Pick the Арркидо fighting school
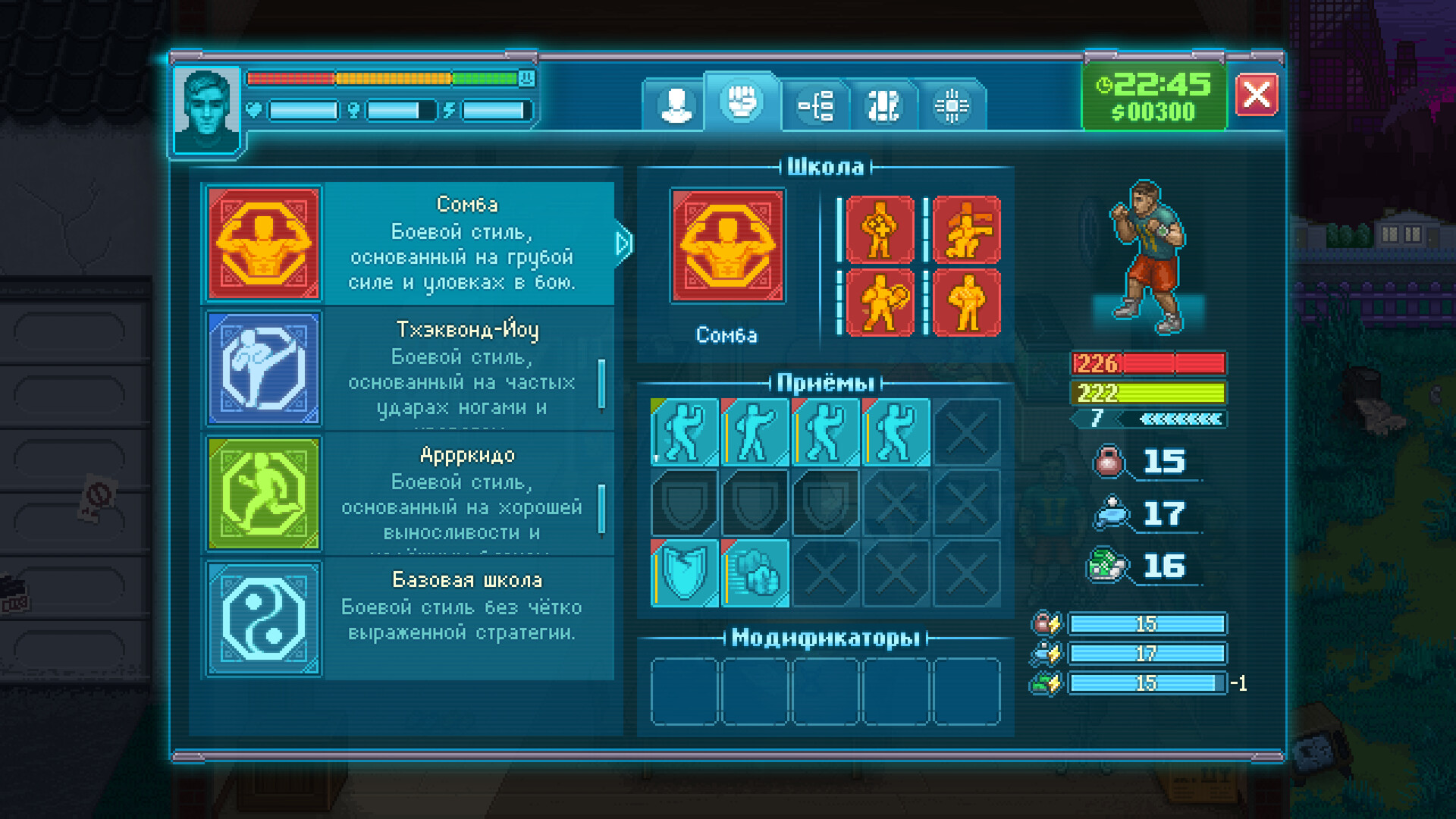This screenshot has height=819, width=1456. [409, 494]
